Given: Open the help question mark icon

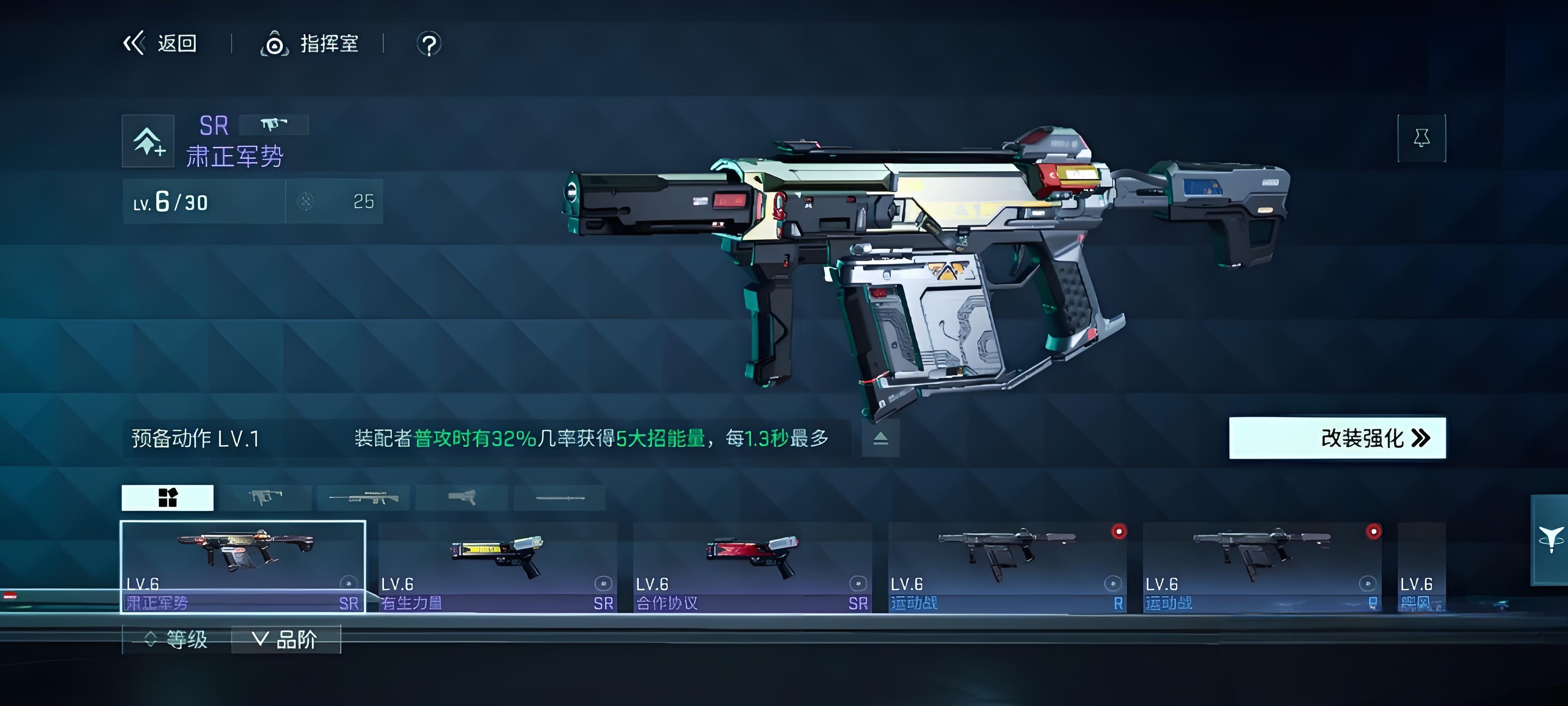Looking at the screenshot, I should tap(428, 44).
